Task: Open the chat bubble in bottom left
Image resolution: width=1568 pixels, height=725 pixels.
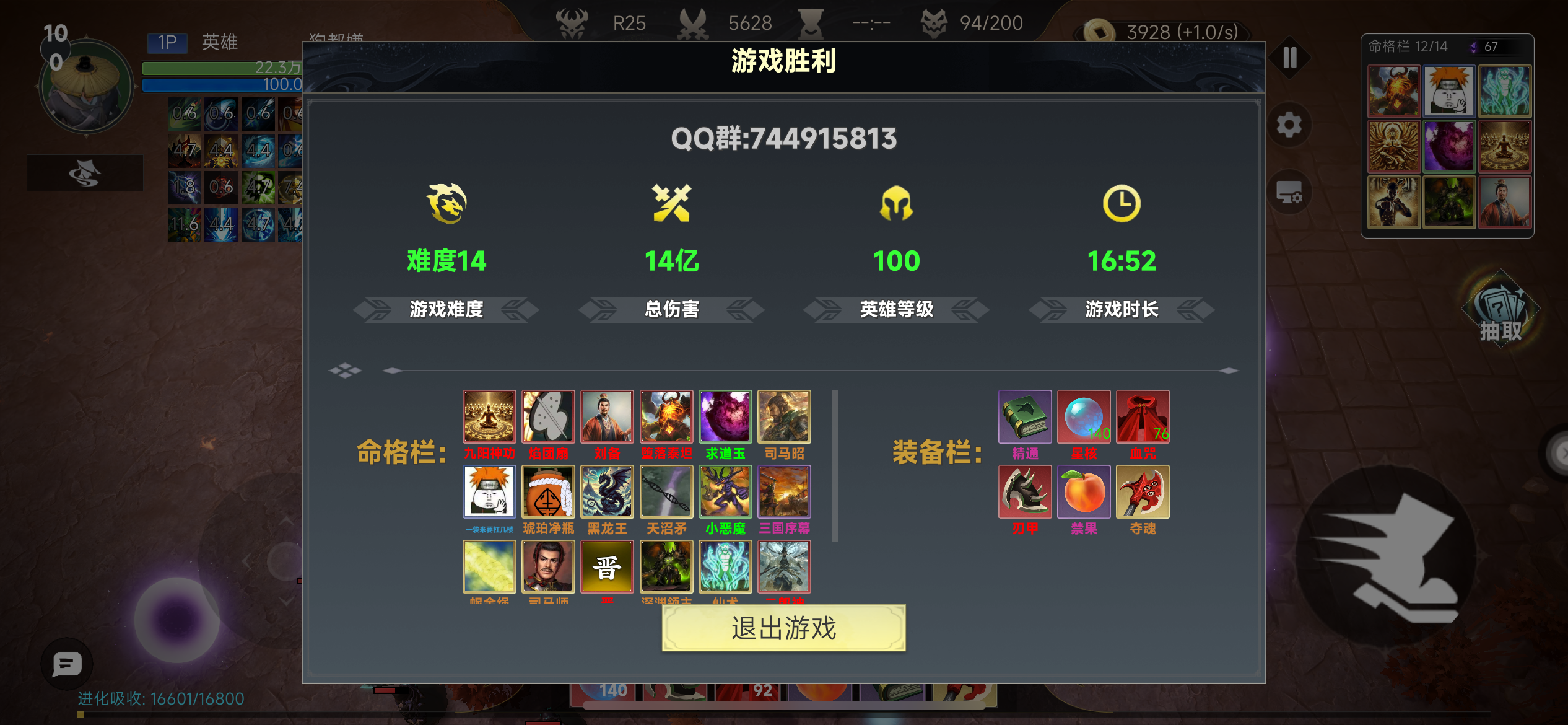Action: (x=65, y=664)
